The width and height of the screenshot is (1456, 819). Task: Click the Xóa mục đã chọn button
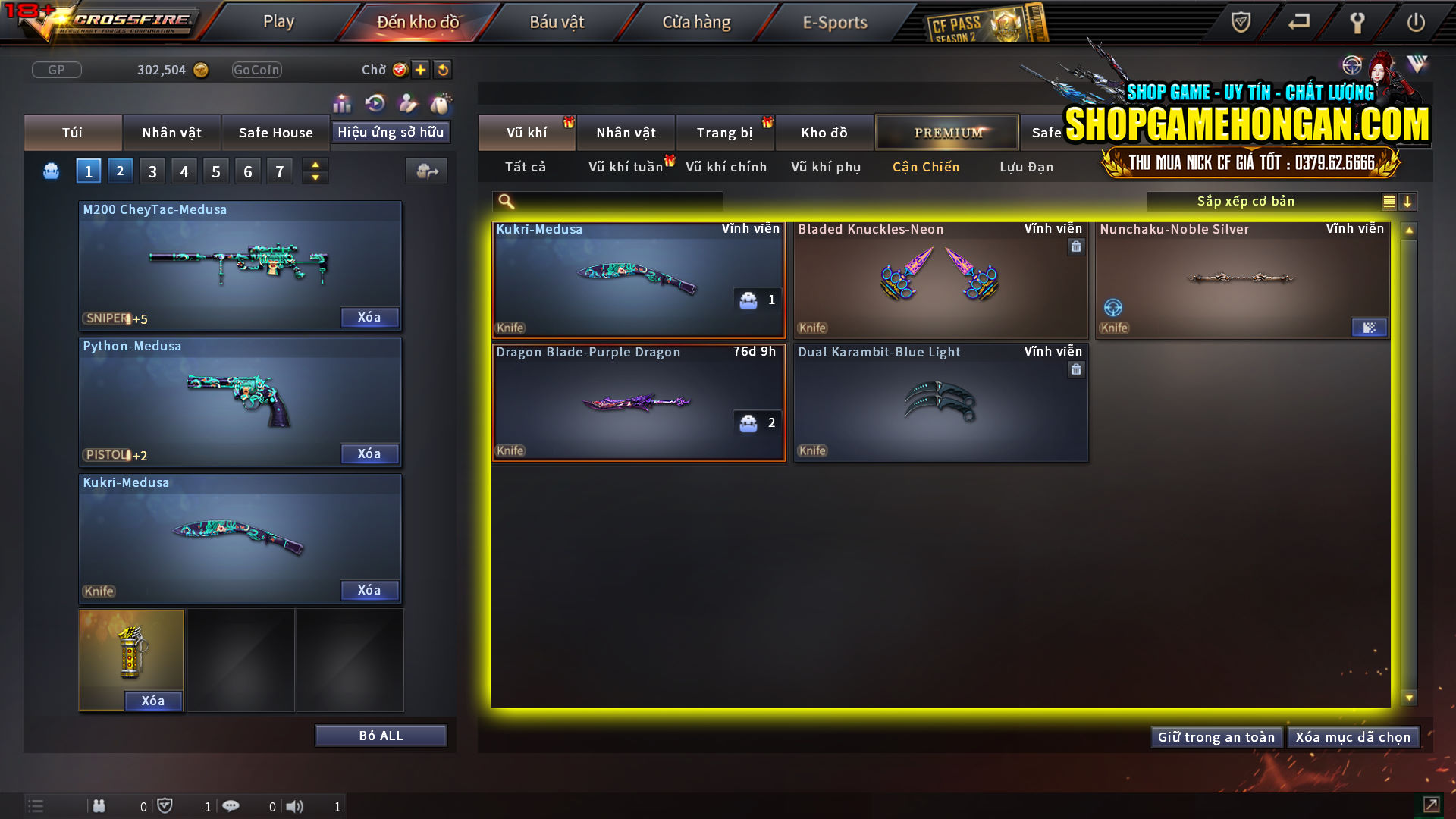click(1354, 736)
